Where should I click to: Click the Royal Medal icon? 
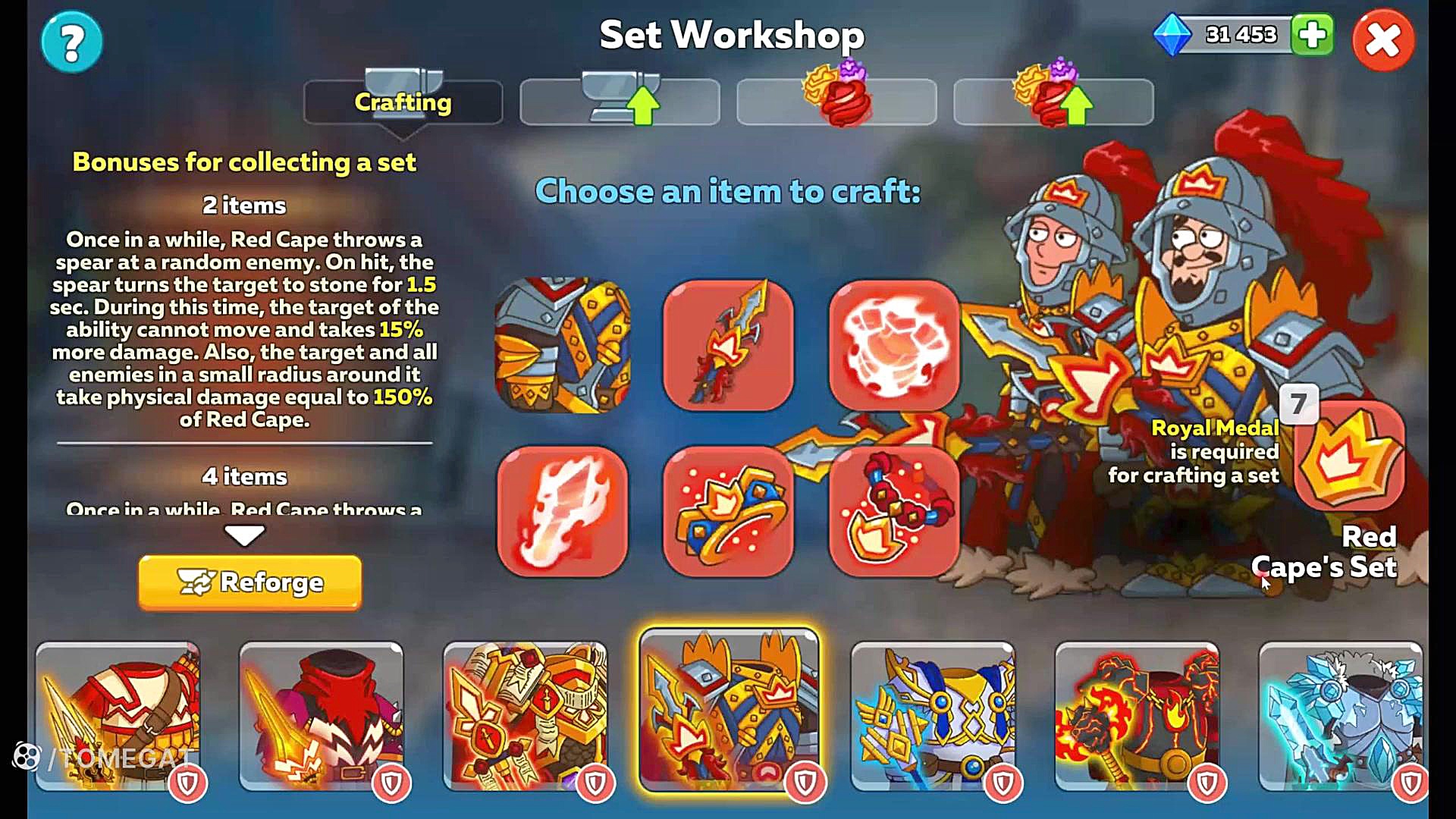(1349, 455)
